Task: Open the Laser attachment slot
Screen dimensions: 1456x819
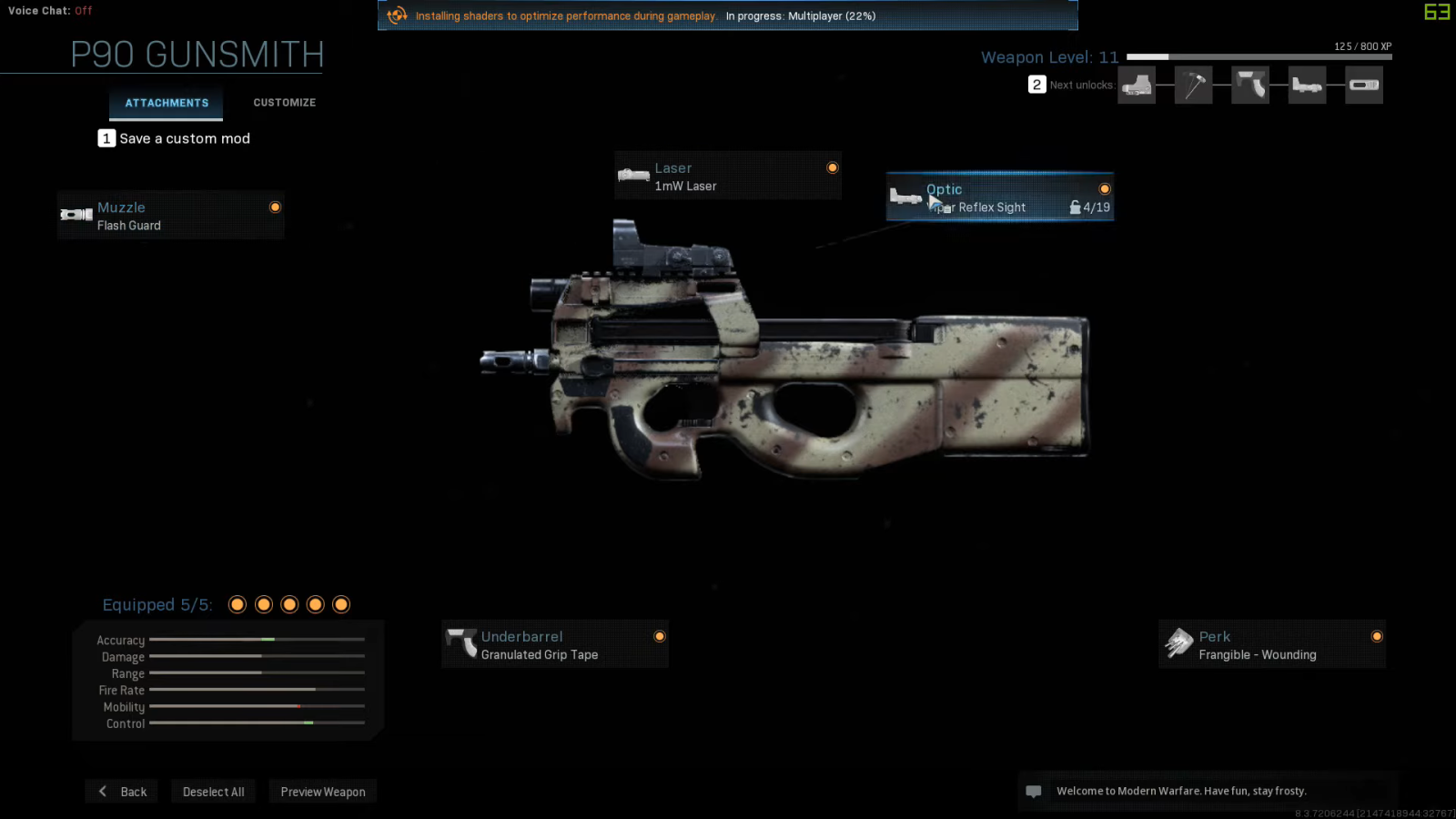Action: 727,177
